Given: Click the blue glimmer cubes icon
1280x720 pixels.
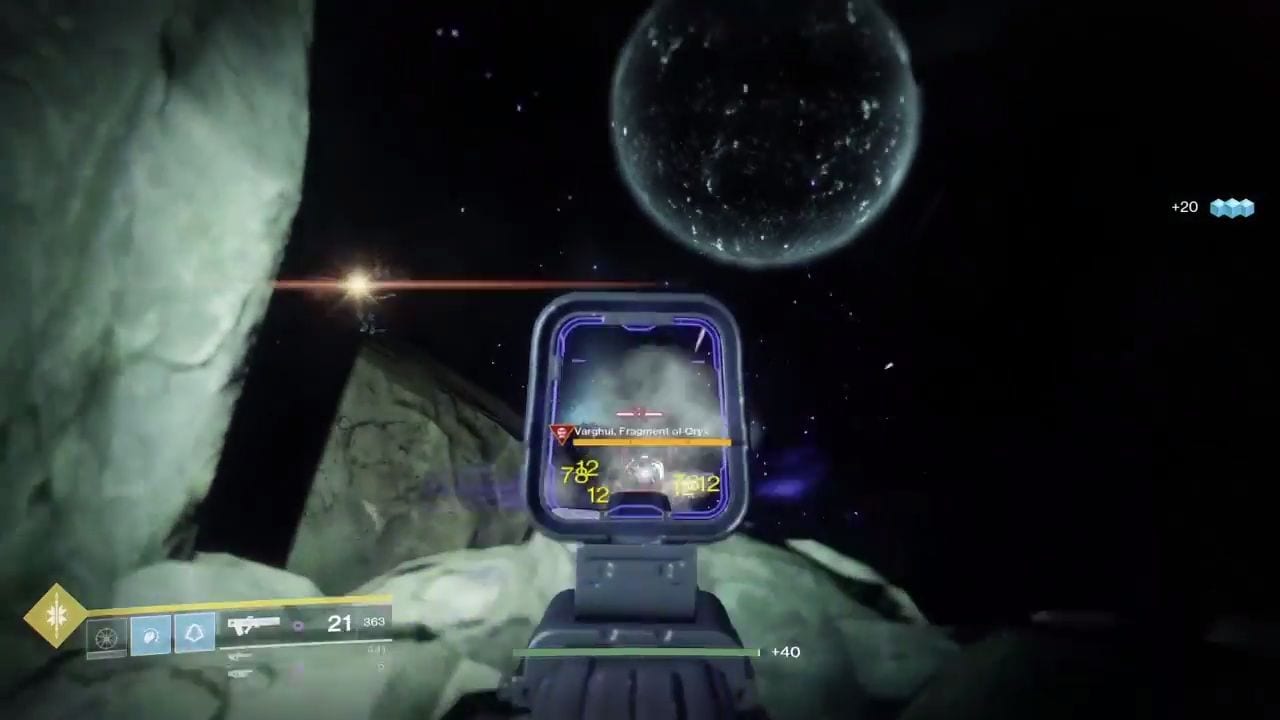Looking at the screenshot, I should pyautogui.click(x=1231, y=207).
